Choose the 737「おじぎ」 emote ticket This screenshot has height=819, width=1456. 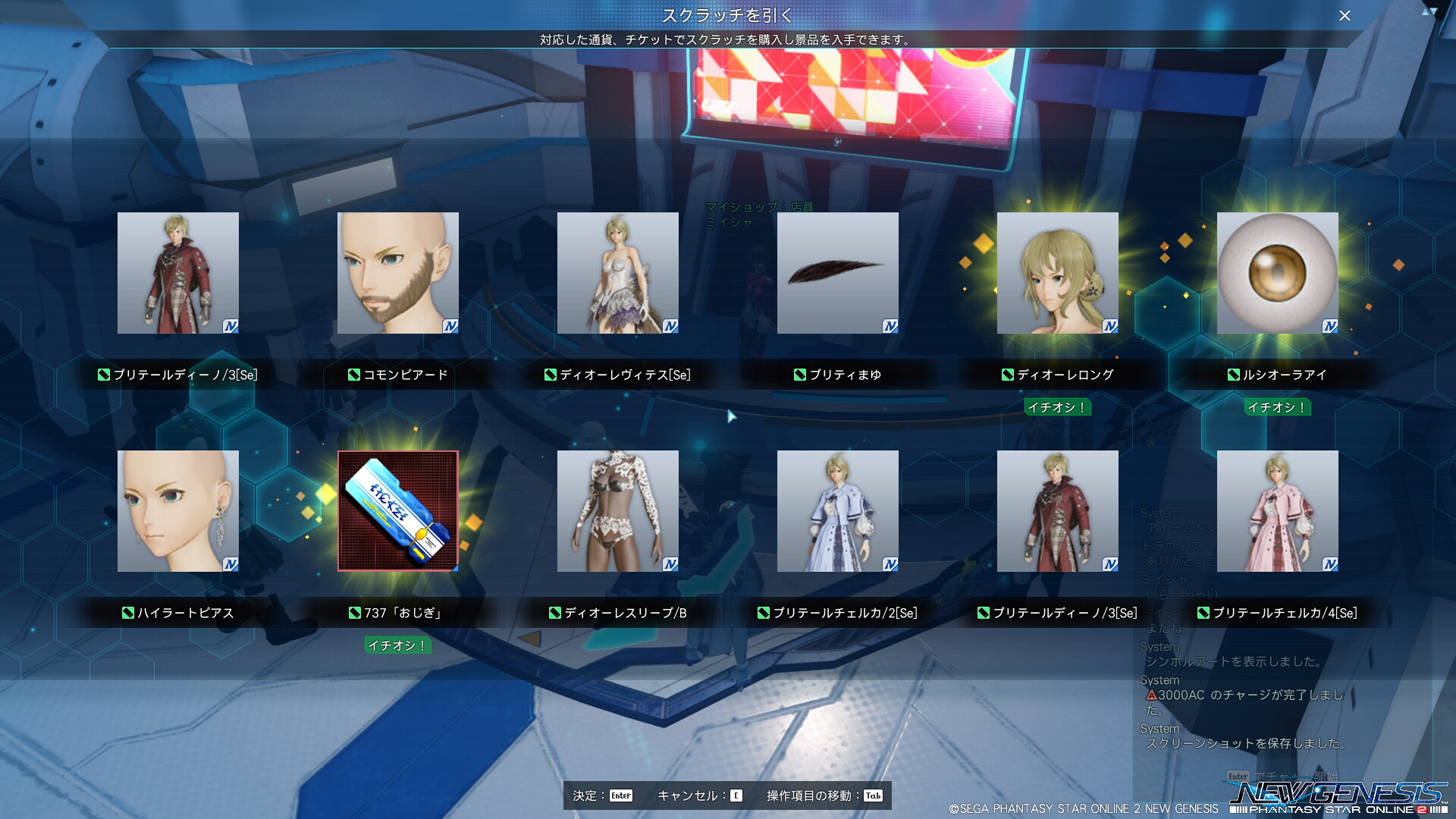tap(398, 511)
